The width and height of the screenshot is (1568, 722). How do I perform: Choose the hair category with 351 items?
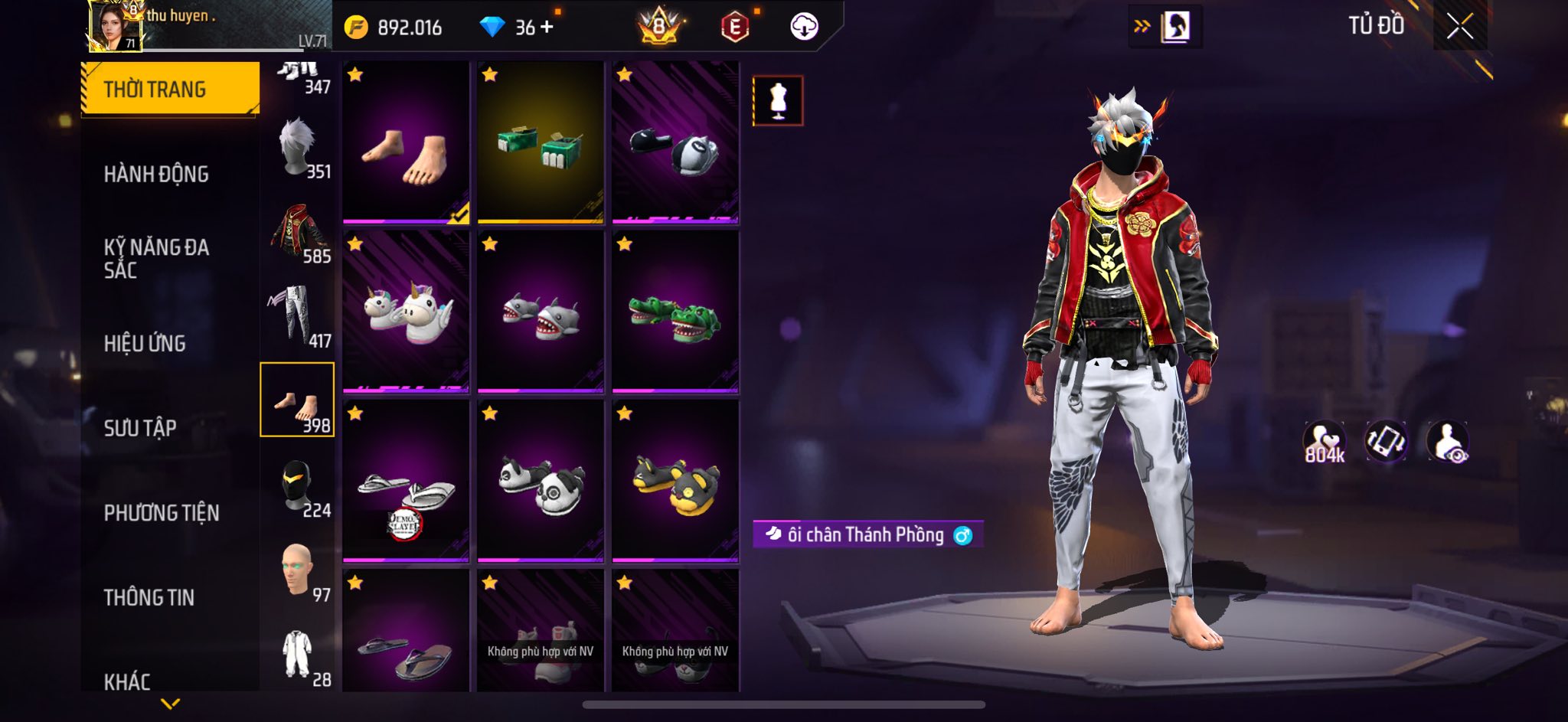tap(298, 148)
